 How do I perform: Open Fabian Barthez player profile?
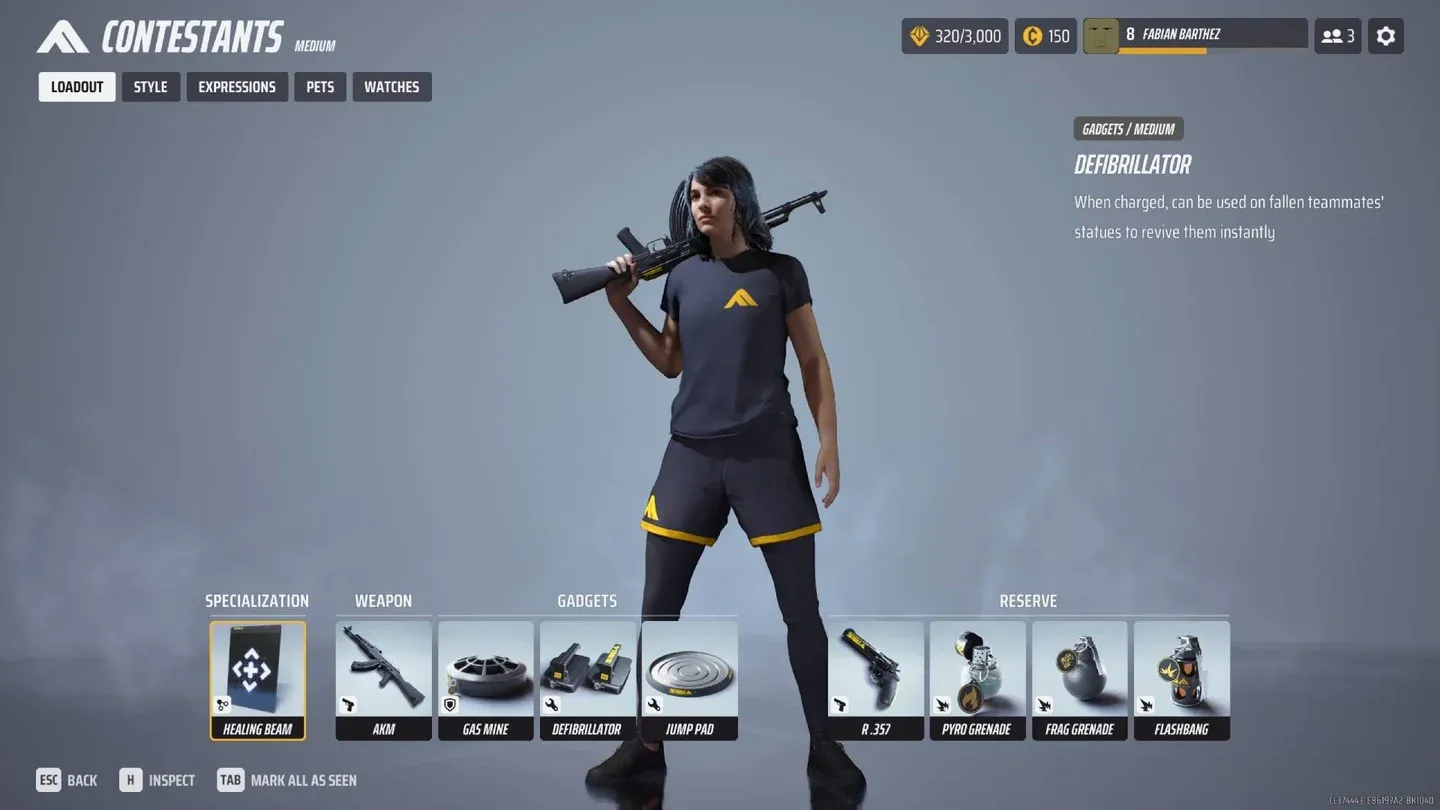coord(1196,36)
